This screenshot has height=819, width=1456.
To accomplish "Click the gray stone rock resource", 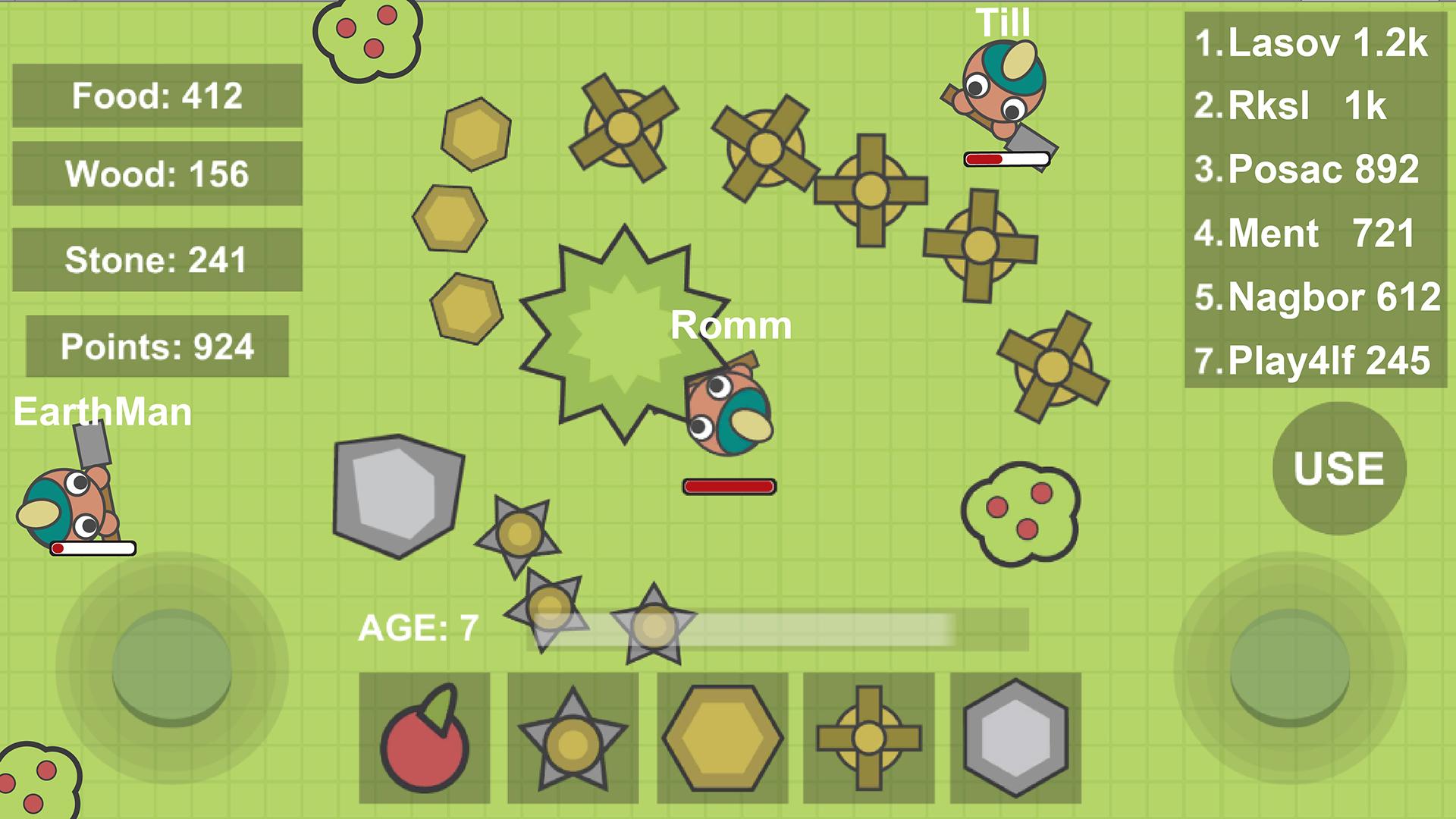I will 398,493.
